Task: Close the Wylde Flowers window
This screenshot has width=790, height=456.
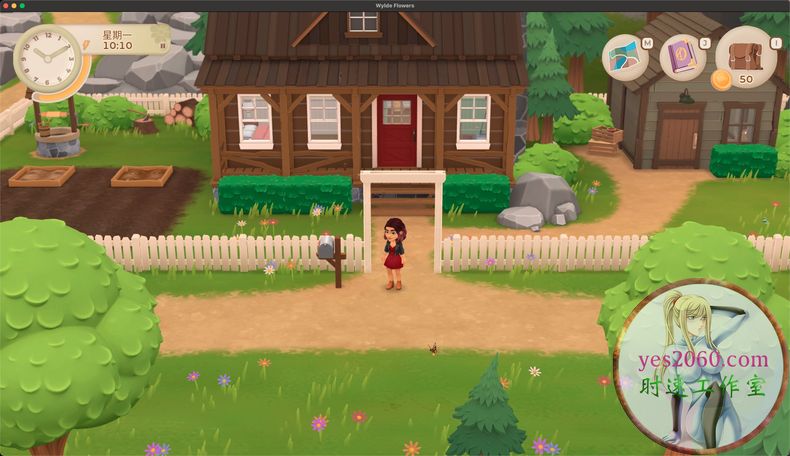Action: 5,5
